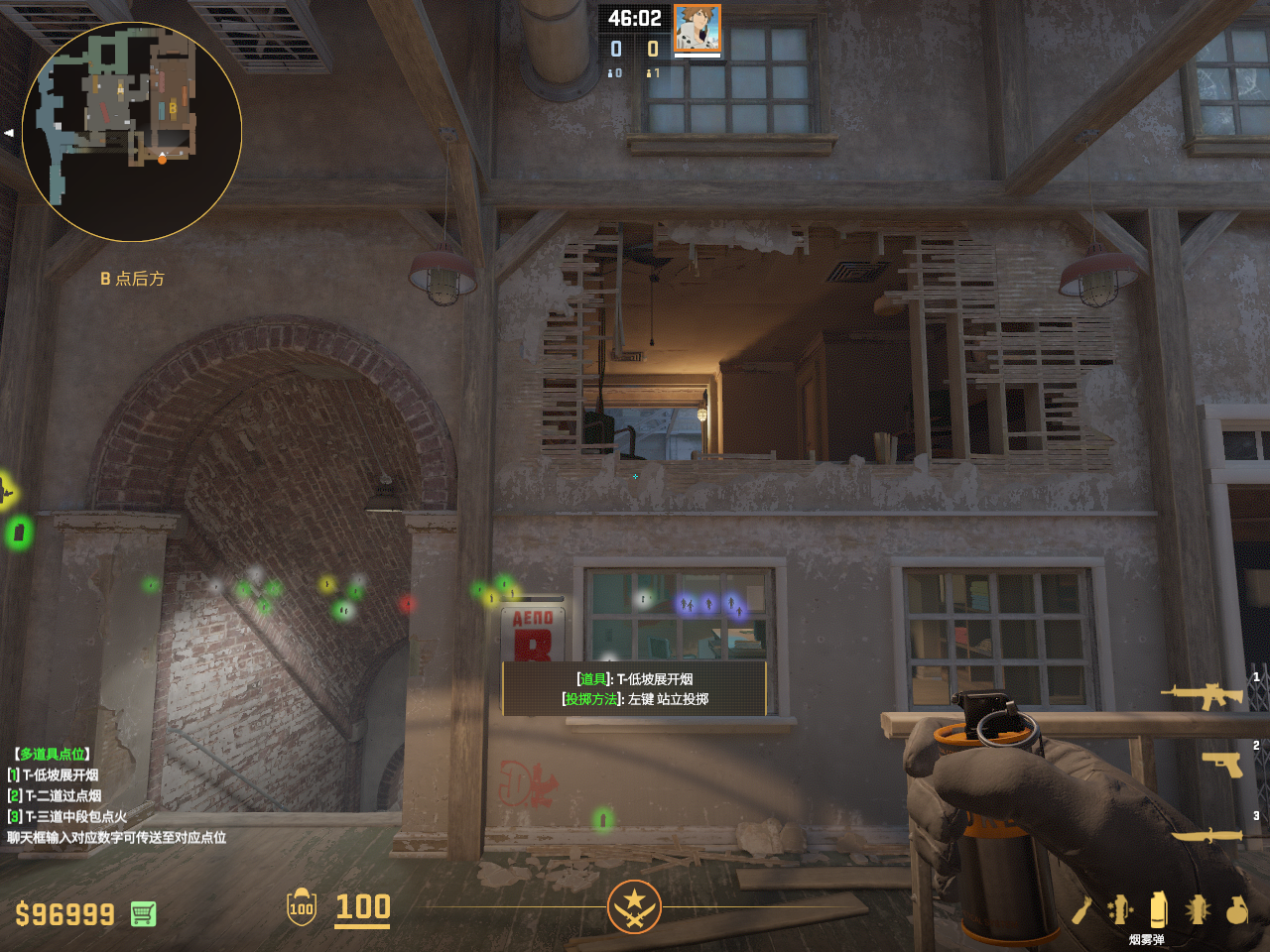Select the grenade icon with small sparks
This screenshot has width=1270, height=952.
pos(1120,908)
